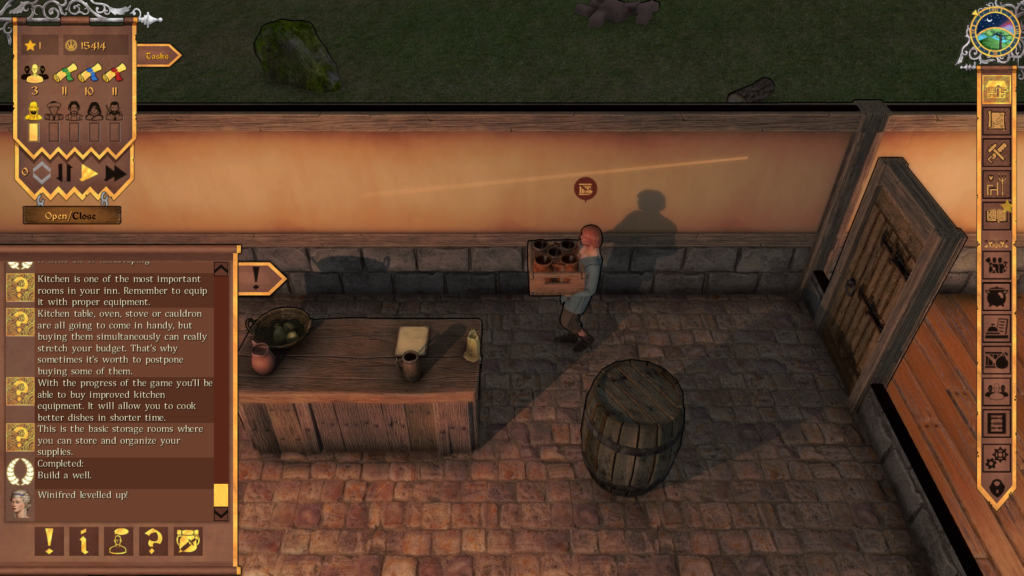Viewport: 1024px width, 576px height.
Task: Click the padlock icon in the sidebar
Action: 995,488
